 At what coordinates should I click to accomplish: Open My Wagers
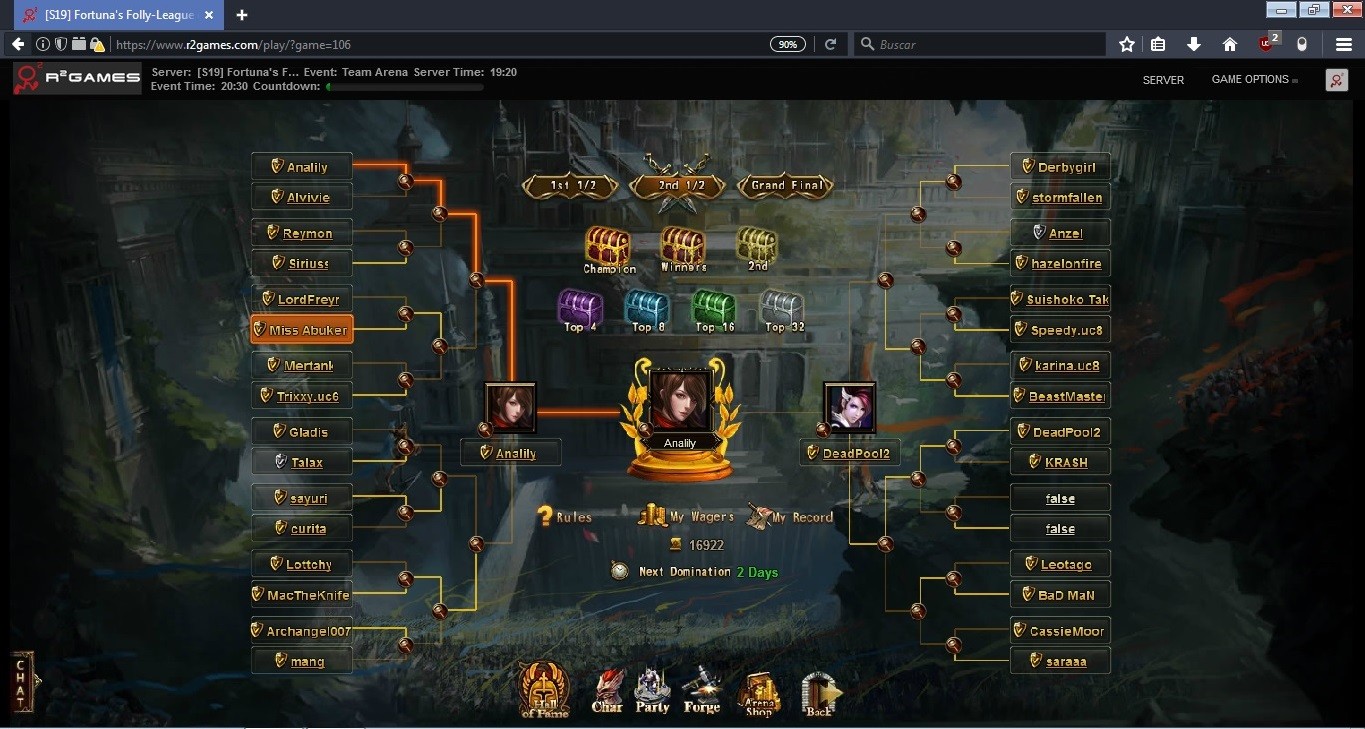click(x=686, y=516)
